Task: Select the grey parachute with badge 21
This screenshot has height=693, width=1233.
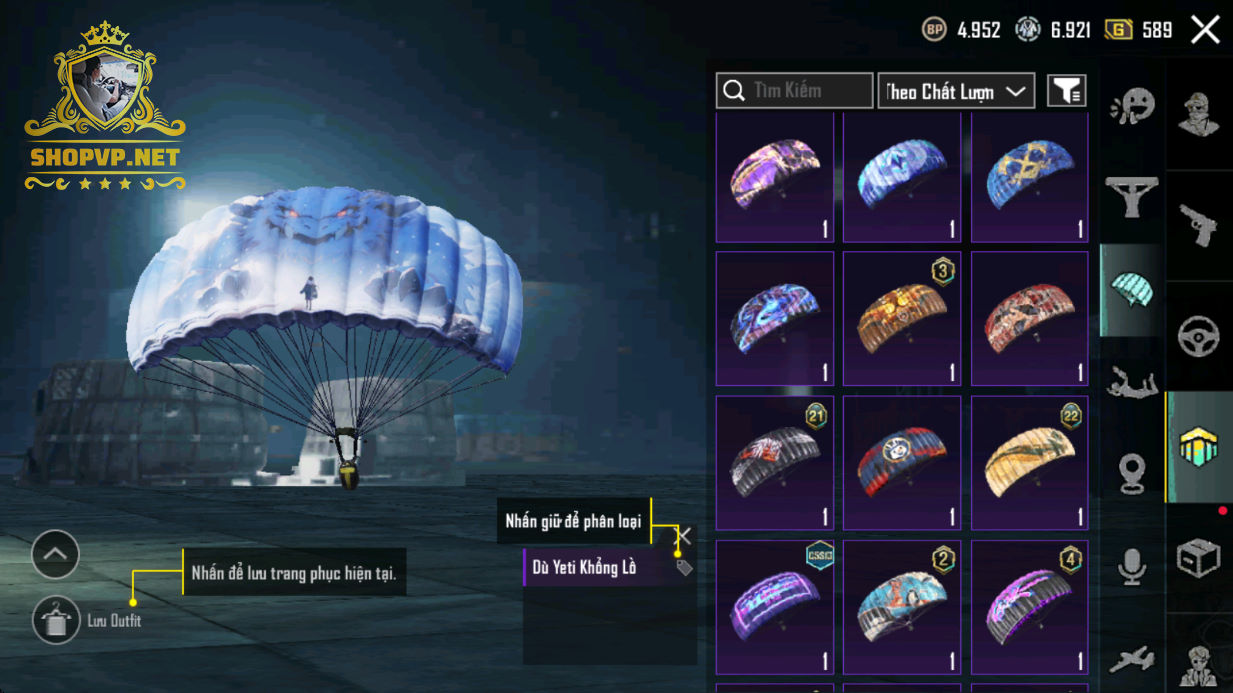Action: (775, 462)
